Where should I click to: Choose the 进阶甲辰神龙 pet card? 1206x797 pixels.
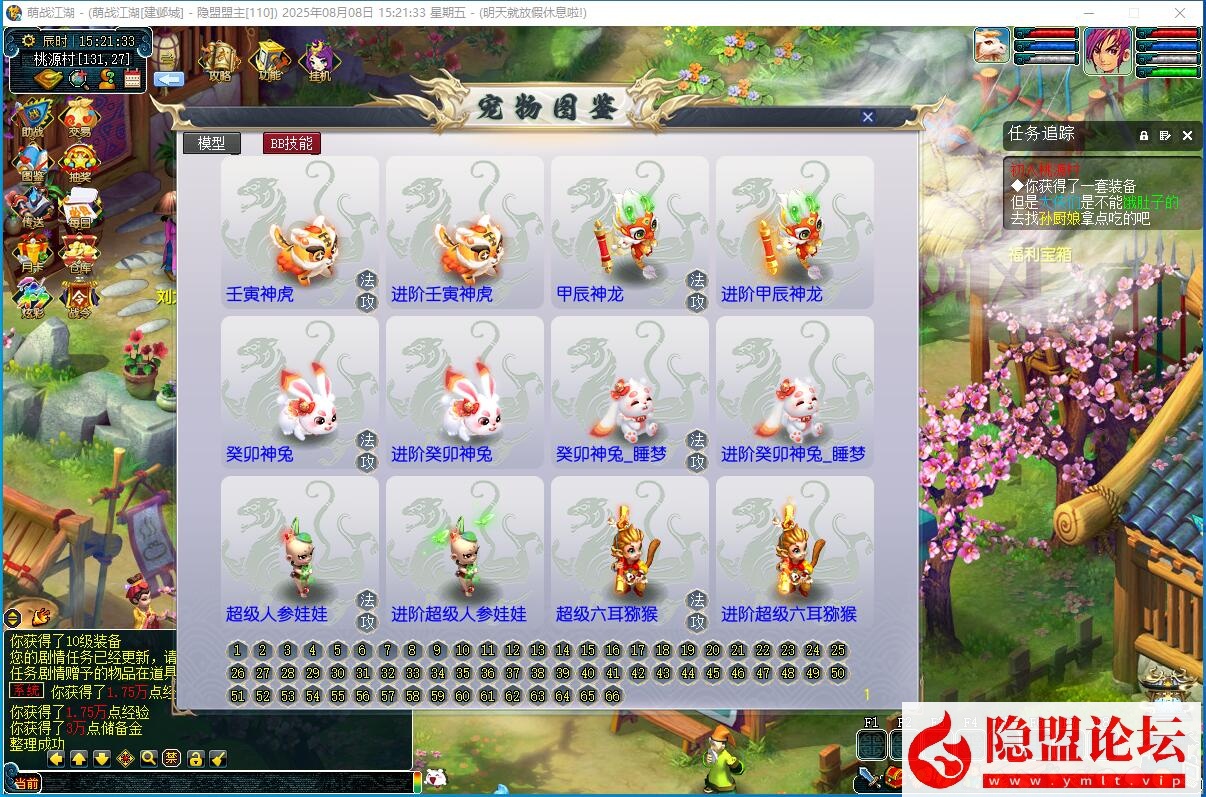pyautogui.click(x=794, y=232)
